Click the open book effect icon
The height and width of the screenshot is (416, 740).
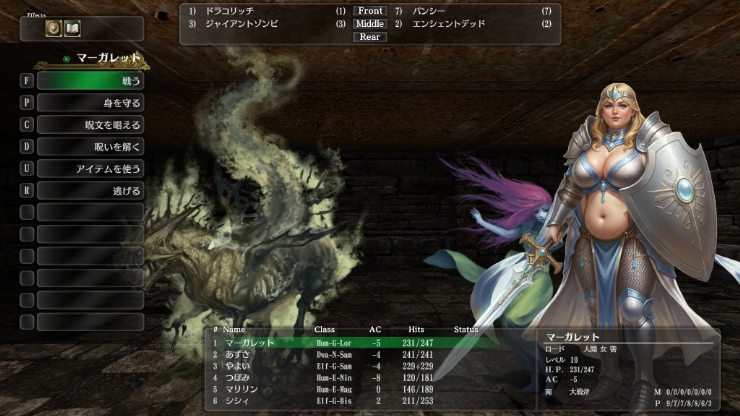[x=72, y=29]
